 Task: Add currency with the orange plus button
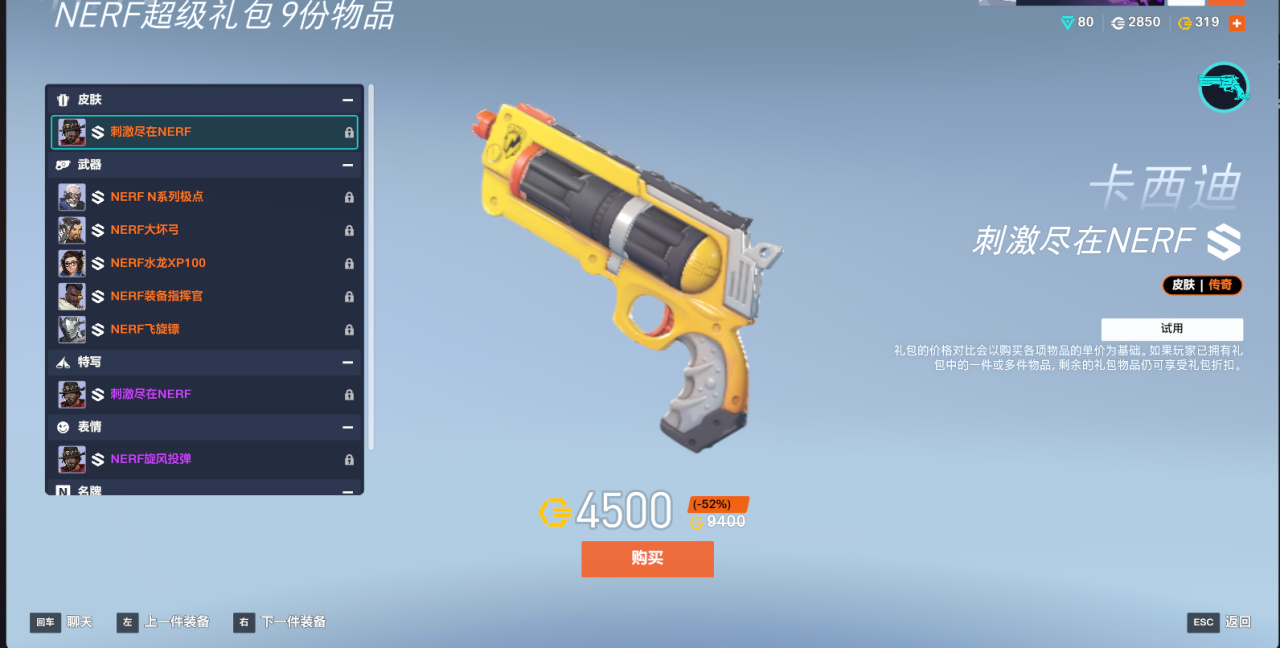[1237, 23]
